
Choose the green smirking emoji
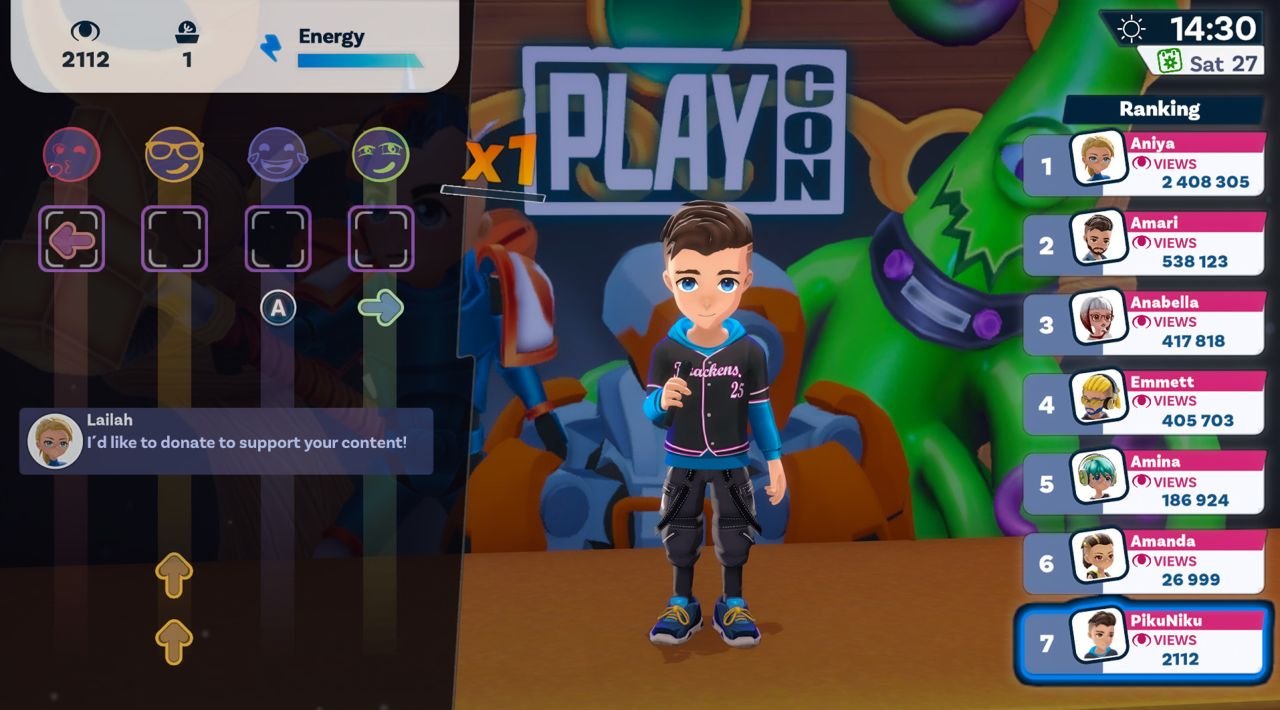click(381, 155)
